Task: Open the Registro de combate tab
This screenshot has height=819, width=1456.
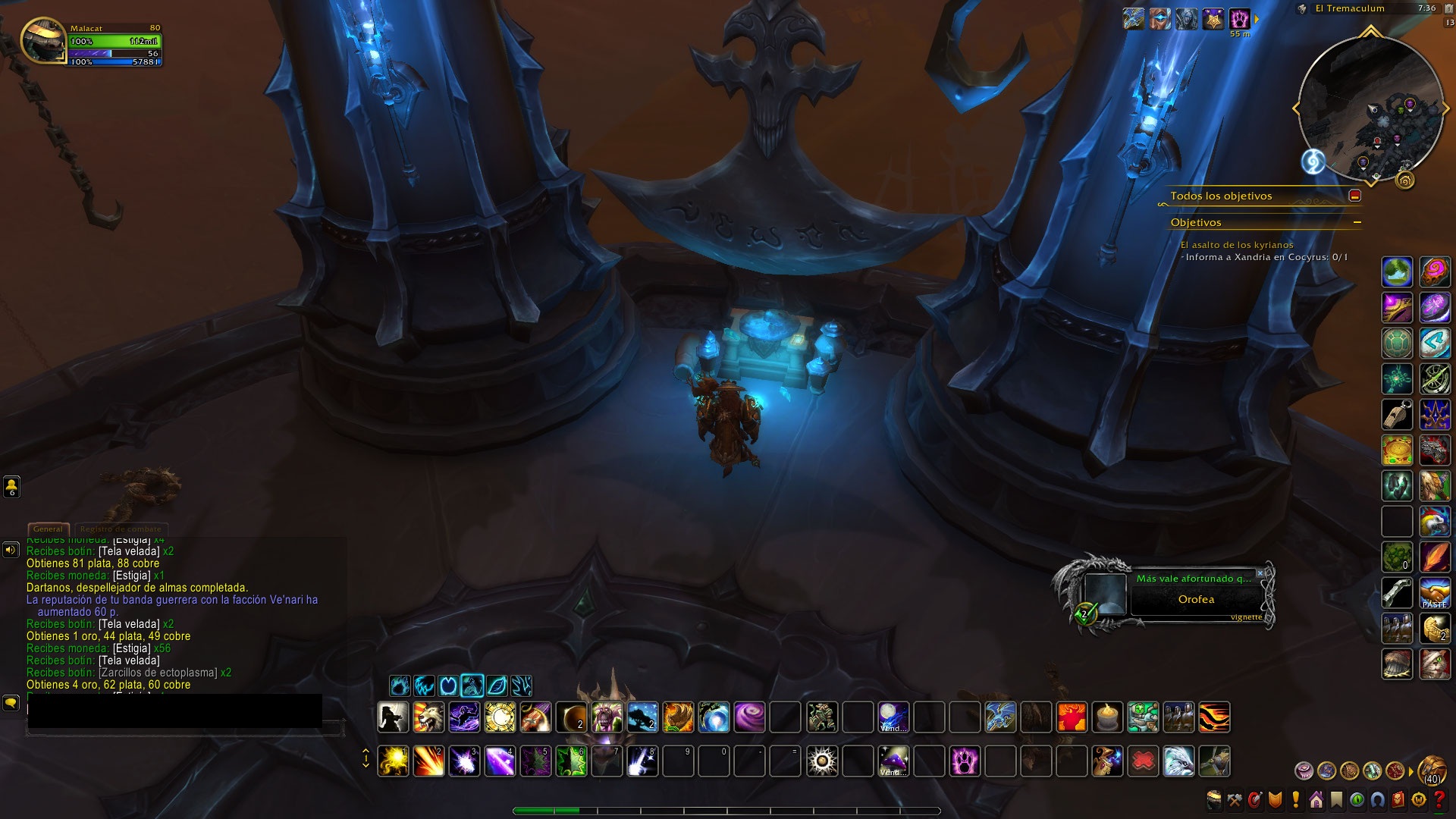Action: [x=121, y=529]
